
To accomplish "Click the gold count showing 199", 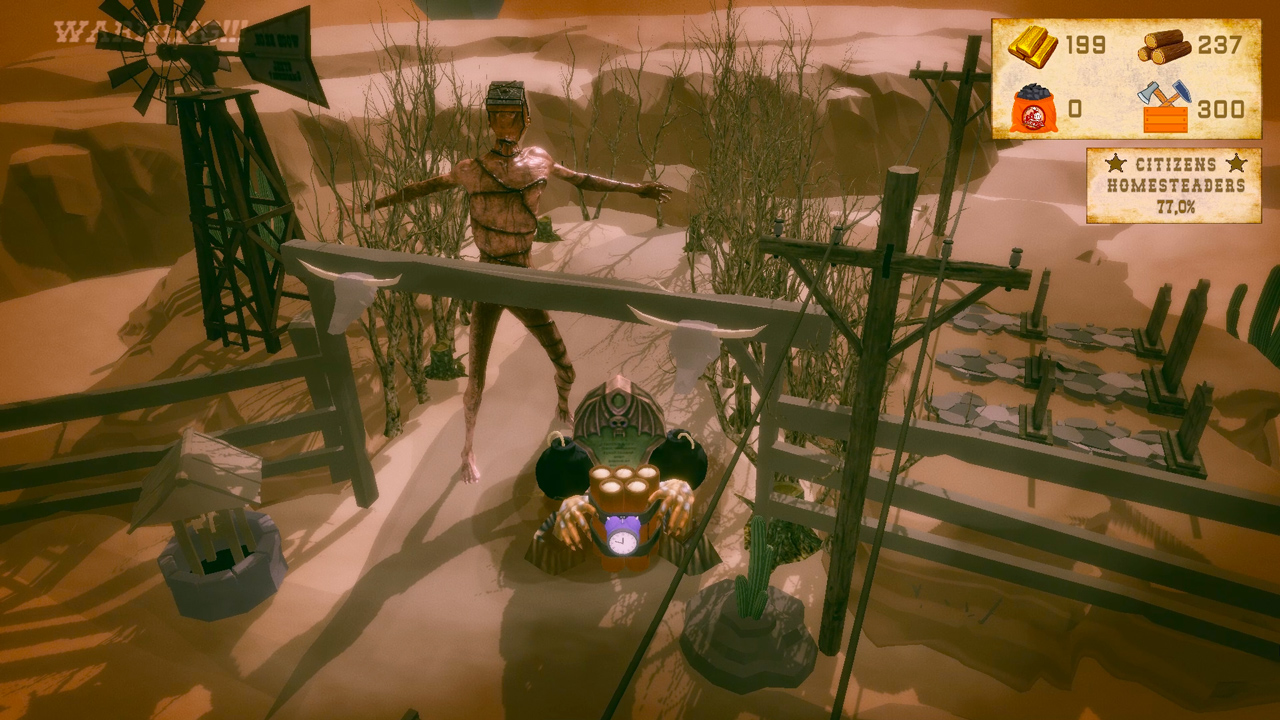I will pyautogui.click(x=1084, y=44).
